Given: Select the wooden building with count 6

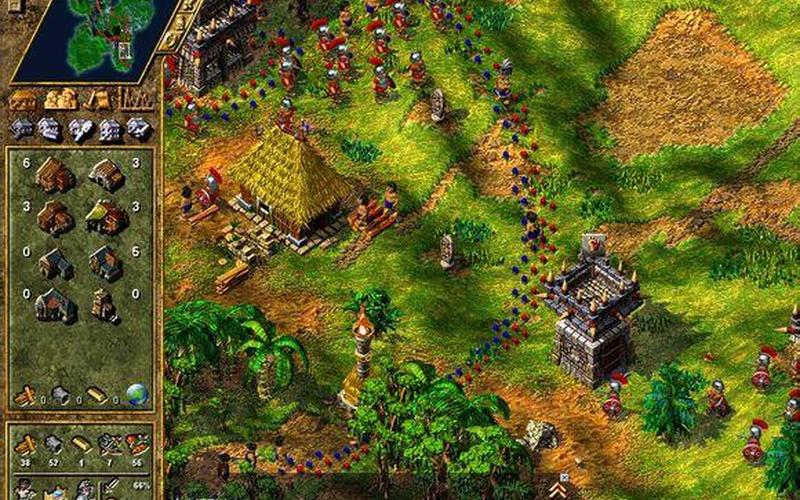Looking at the screenshot, I should [54, 175].
